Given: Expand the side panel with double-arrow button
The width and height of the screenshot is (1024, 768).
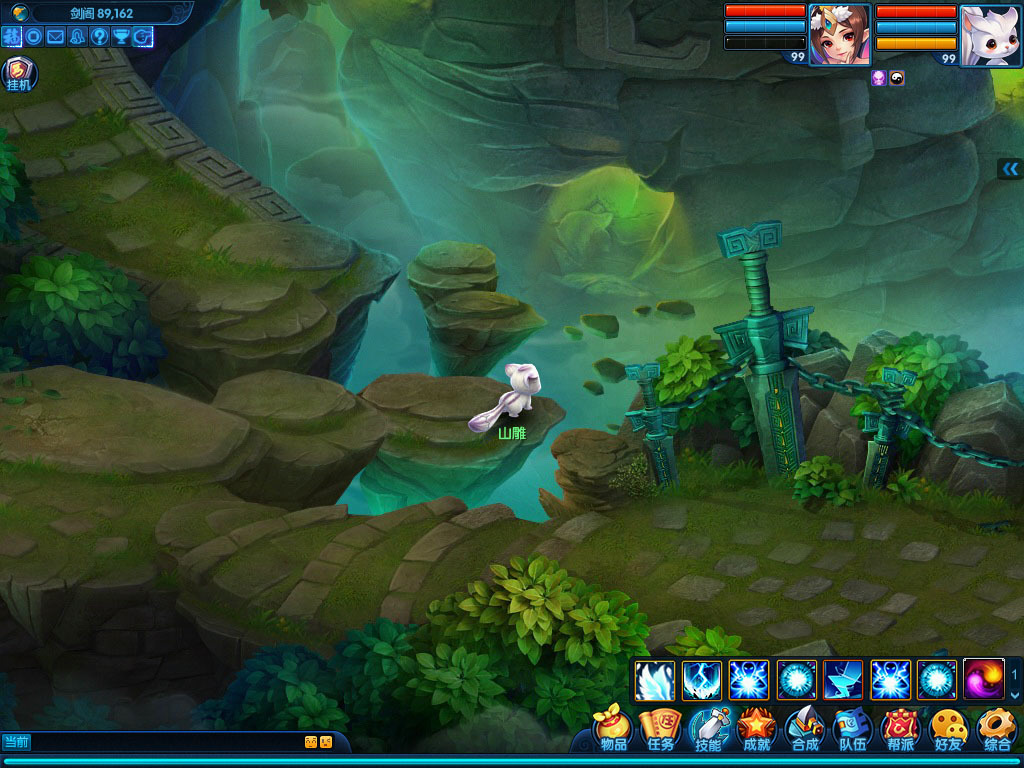Looking at the screenshot, I should (x=1011, y=169).
